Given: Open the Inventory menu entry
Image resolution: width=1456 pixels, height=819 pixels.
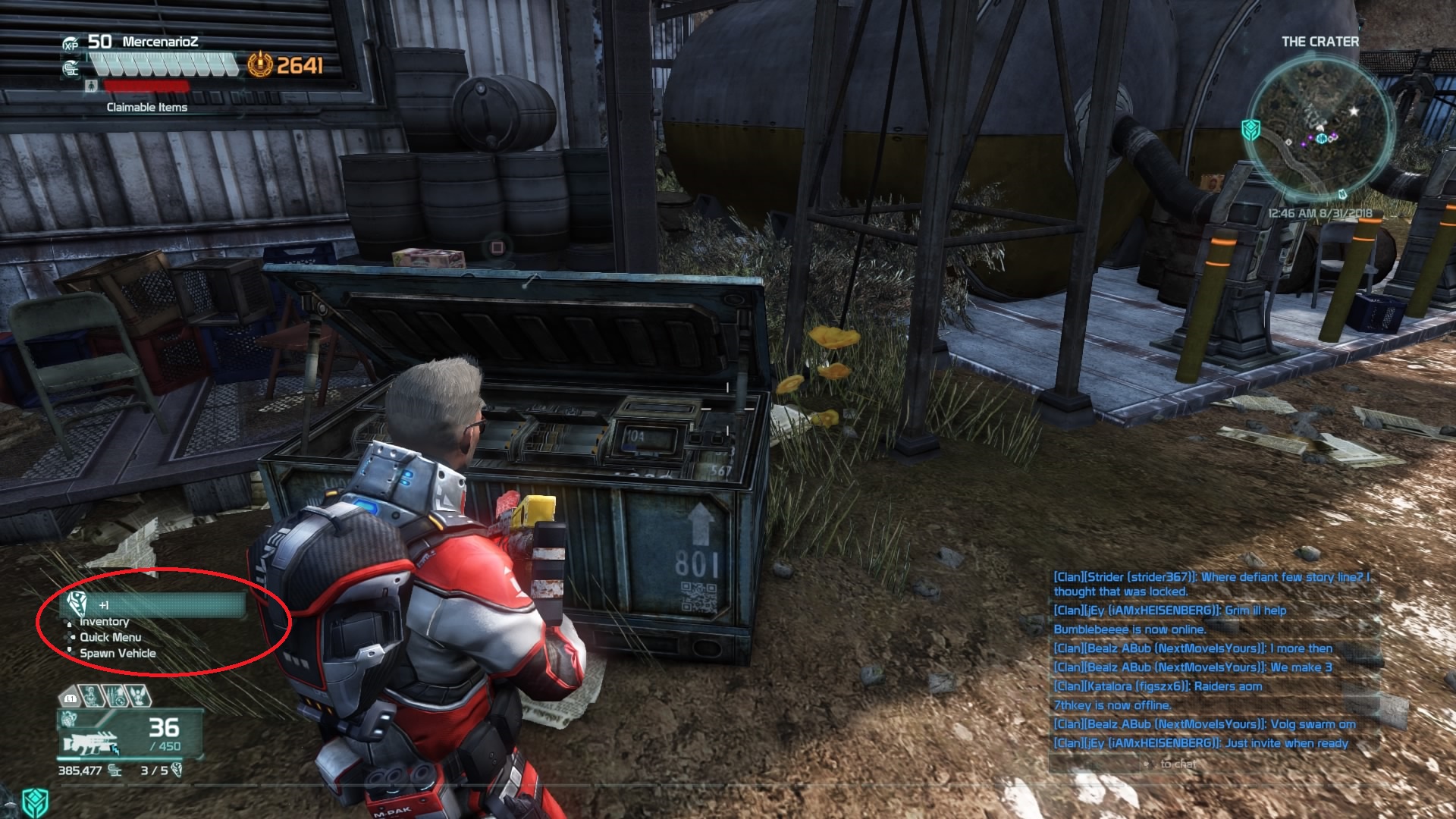Looking at the screenshot, I should (104, 622).
